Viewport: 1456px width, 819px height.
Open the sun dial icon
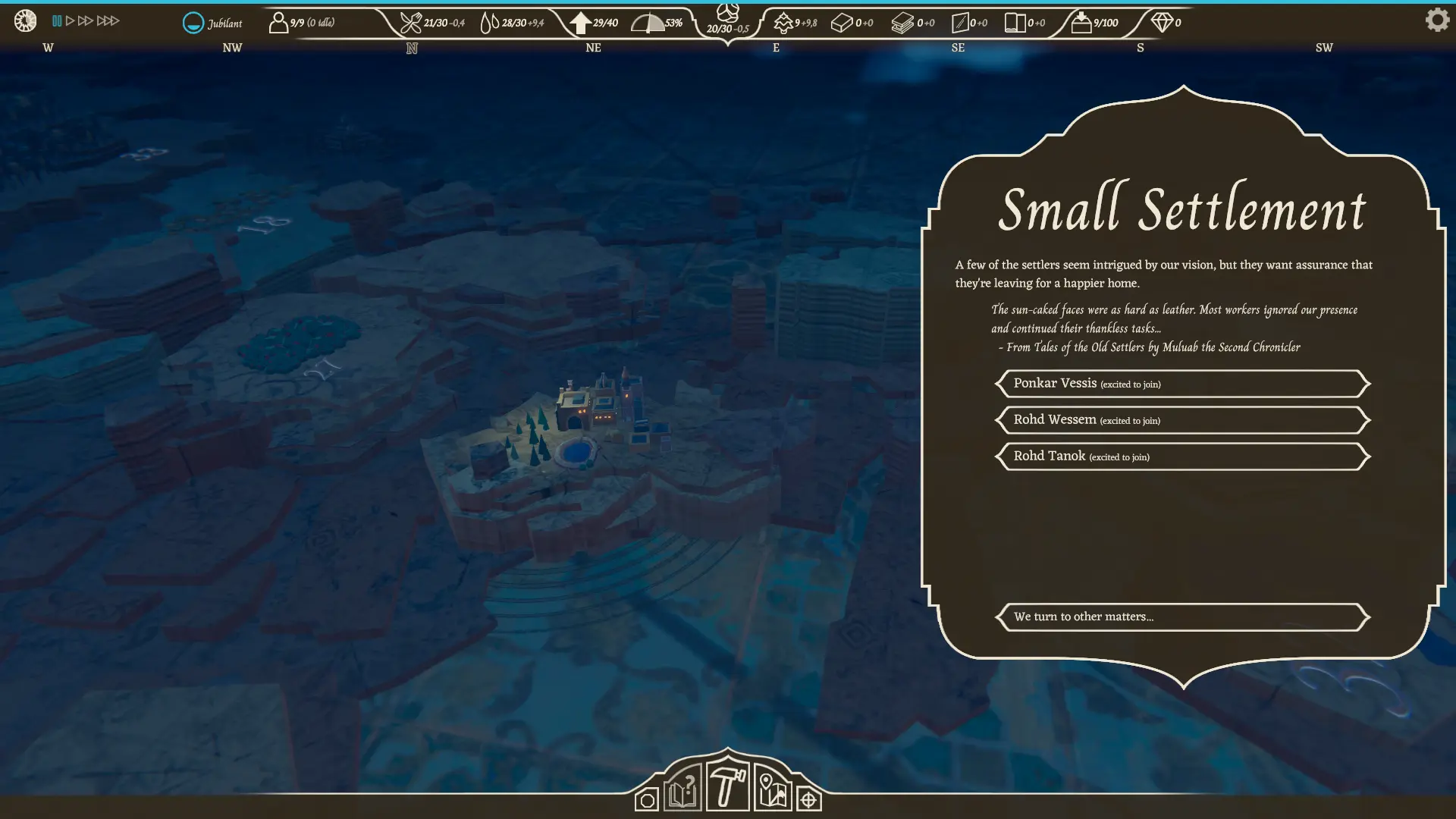point(25,20)
